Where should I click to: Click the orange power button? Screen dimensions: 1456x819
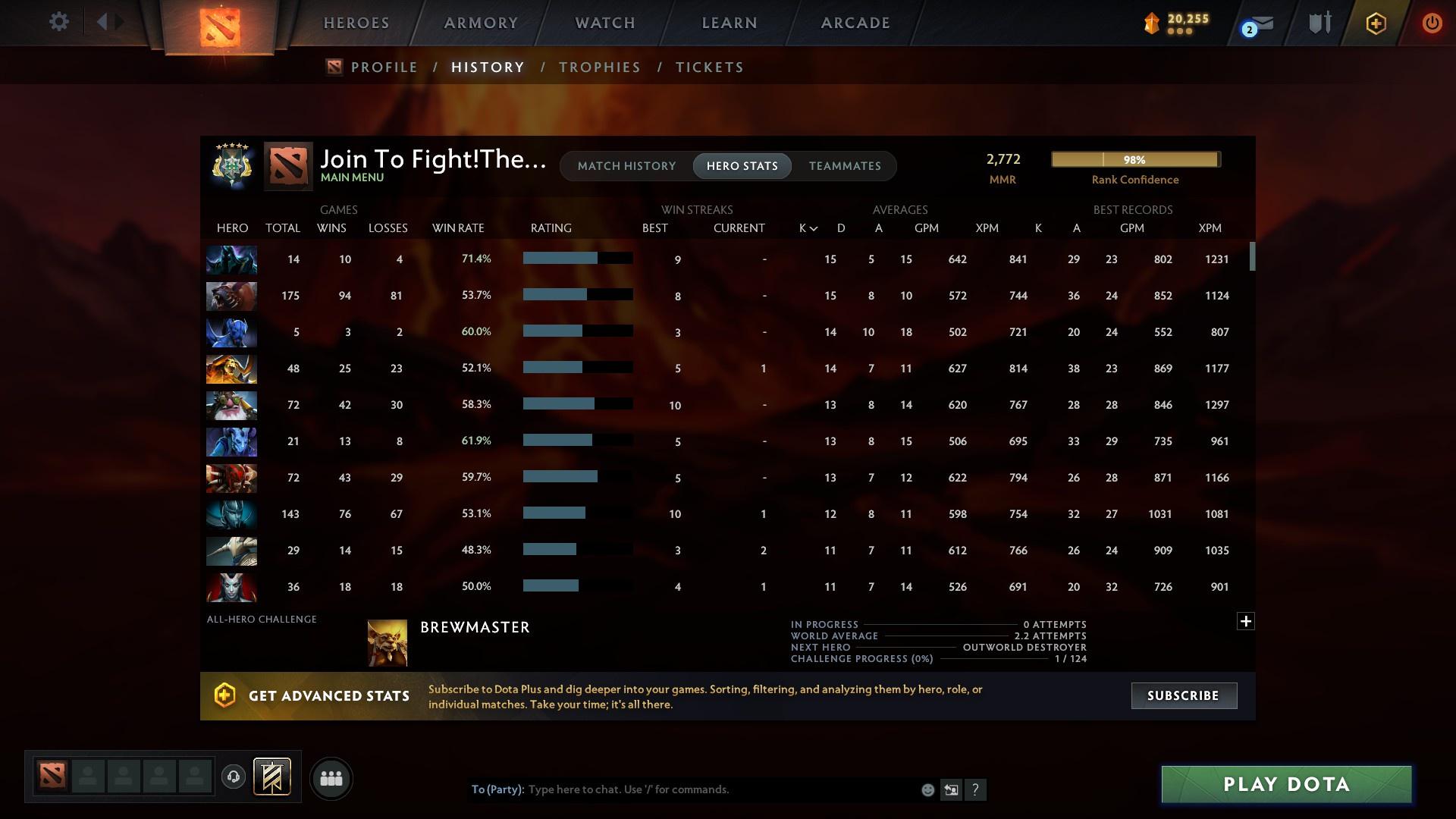(x=1432, y=23)
